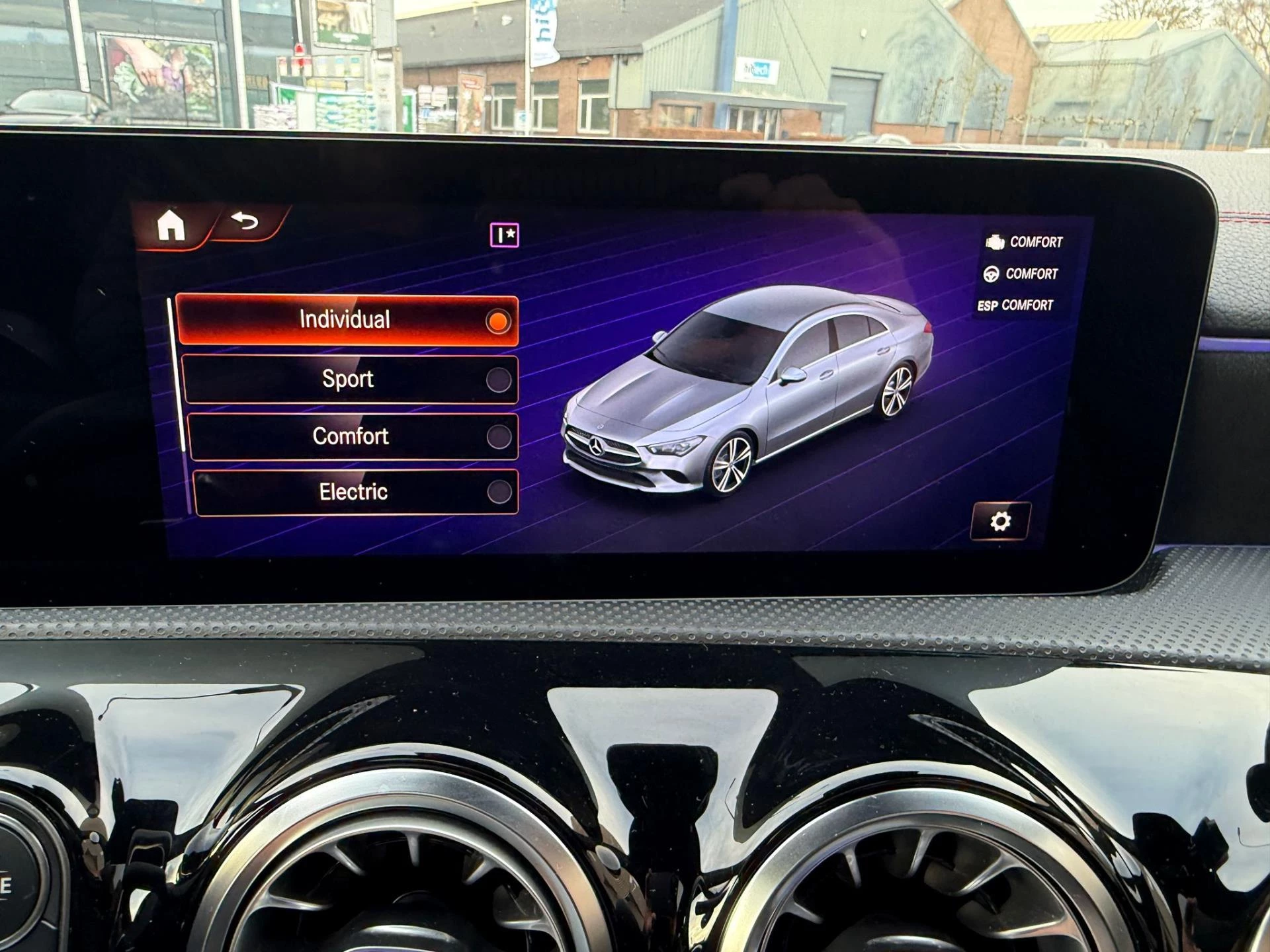Select the Sport entry in the mode menu

(x=347, y=379)
